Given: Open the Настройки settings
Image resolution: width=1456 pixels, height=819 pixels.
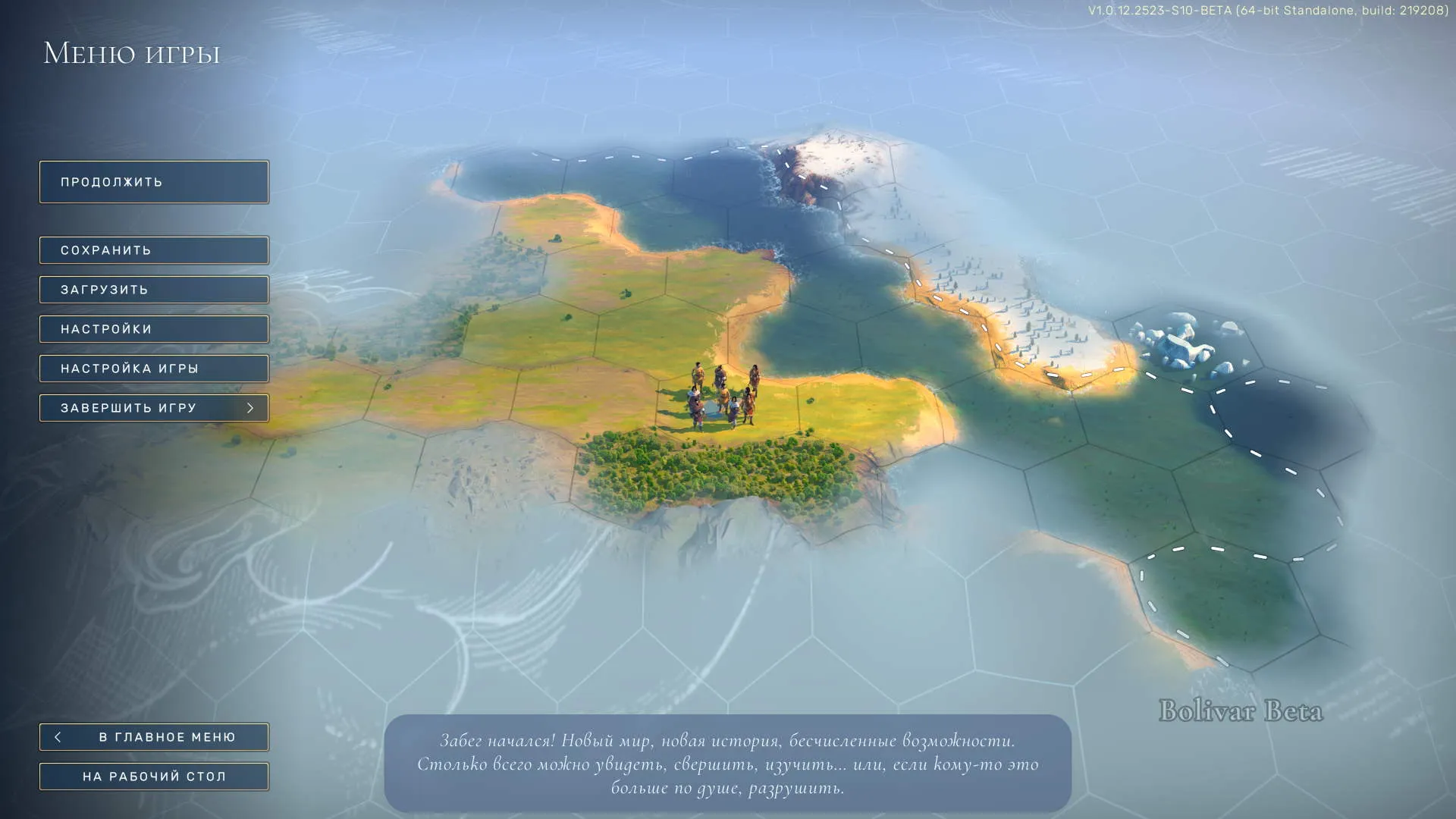Looking at the screenshot, I should 154,329.
